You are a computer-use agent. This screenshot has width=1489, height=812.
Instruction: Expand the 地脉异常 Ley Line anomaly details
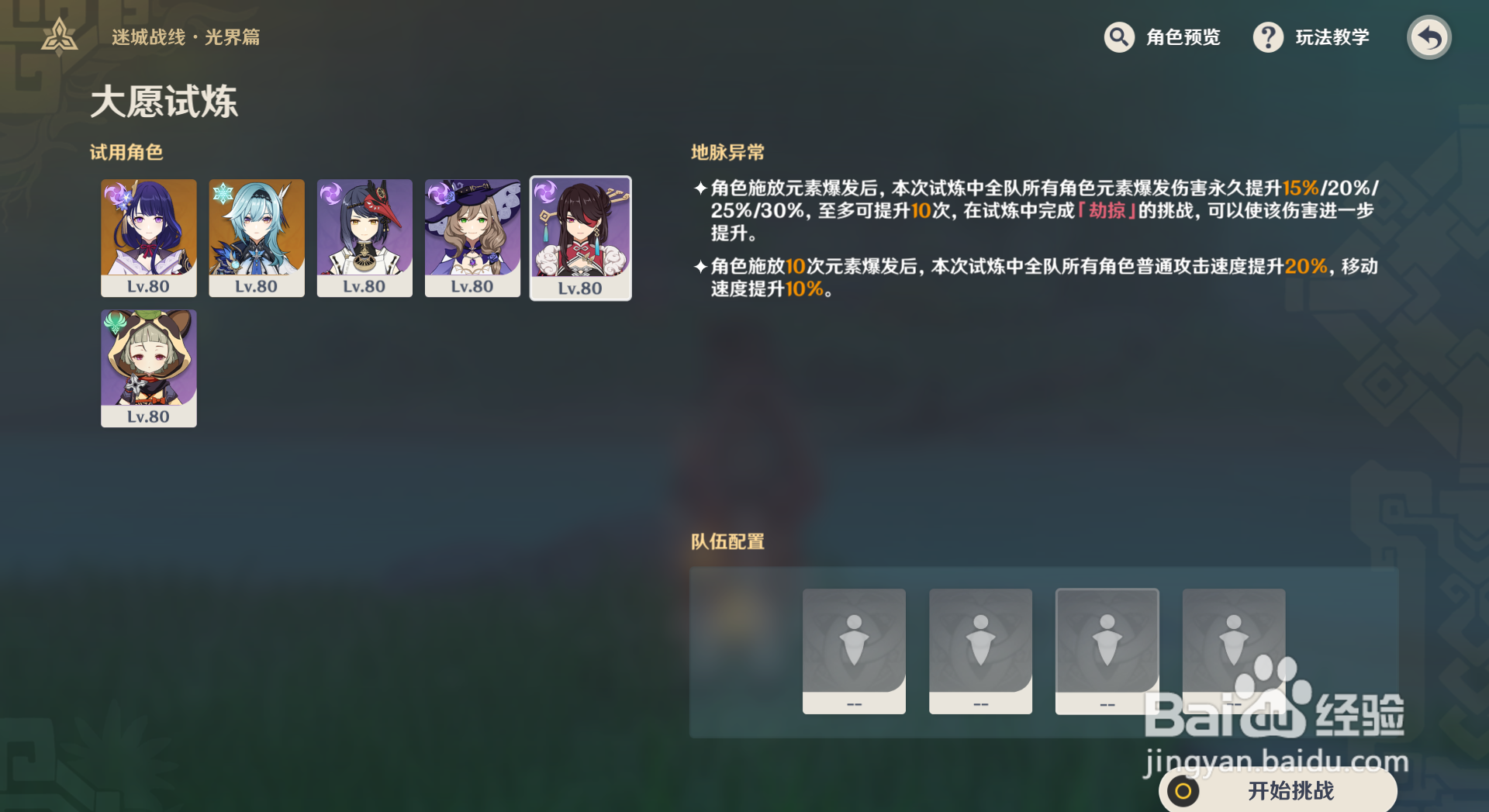(x=727, y=152)
